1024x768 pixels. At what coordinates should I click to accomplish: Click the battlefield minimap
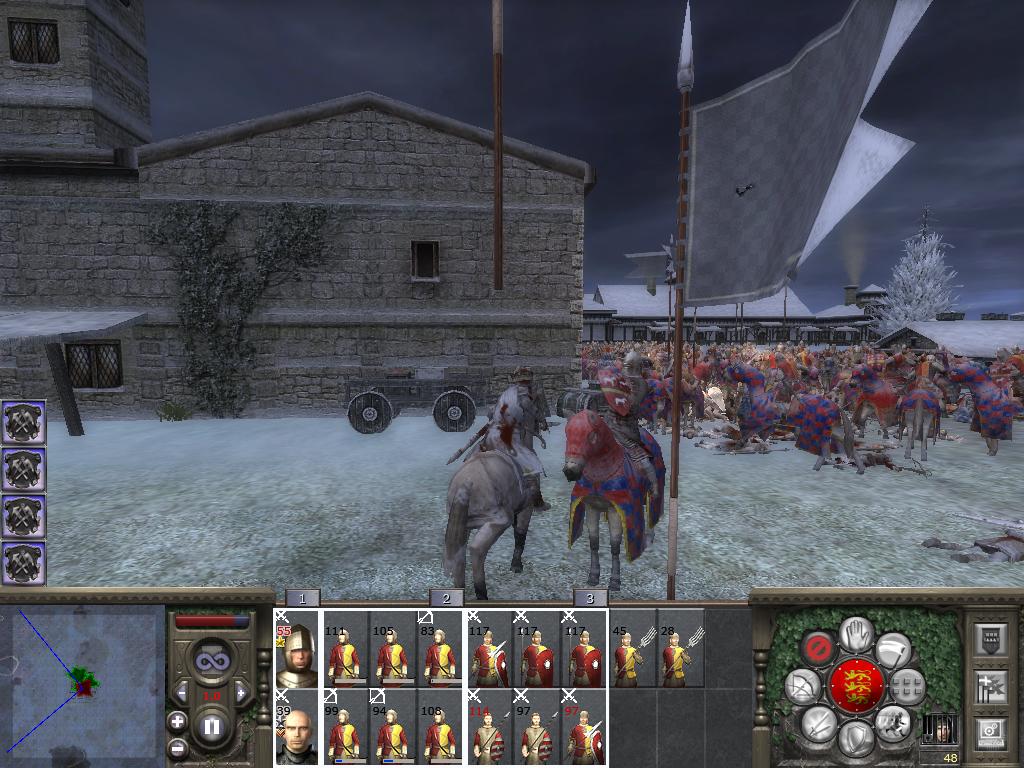pyautogui.click(x=83, y=685)
